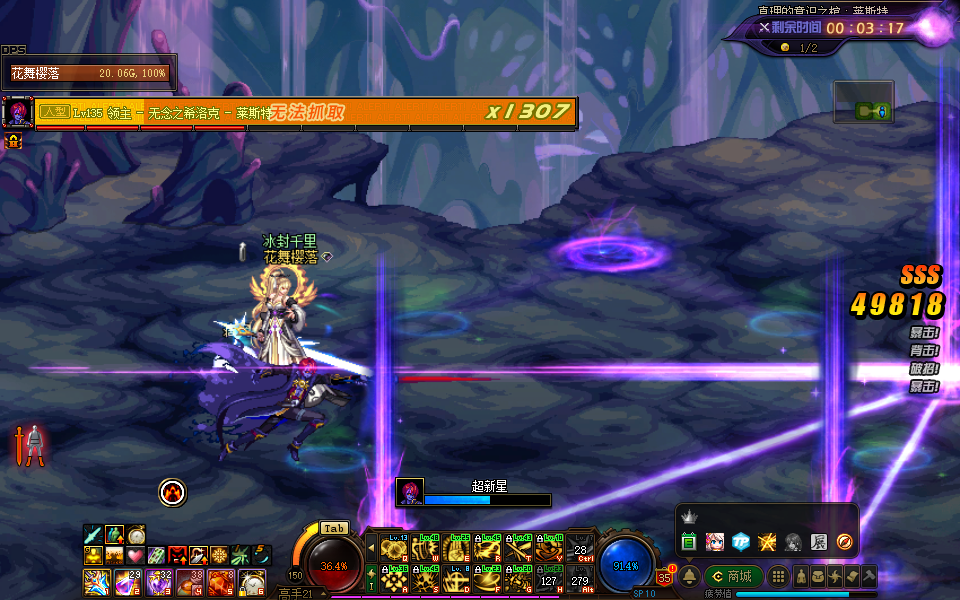Click the left arrow skill bar expander

pos(372,549)
